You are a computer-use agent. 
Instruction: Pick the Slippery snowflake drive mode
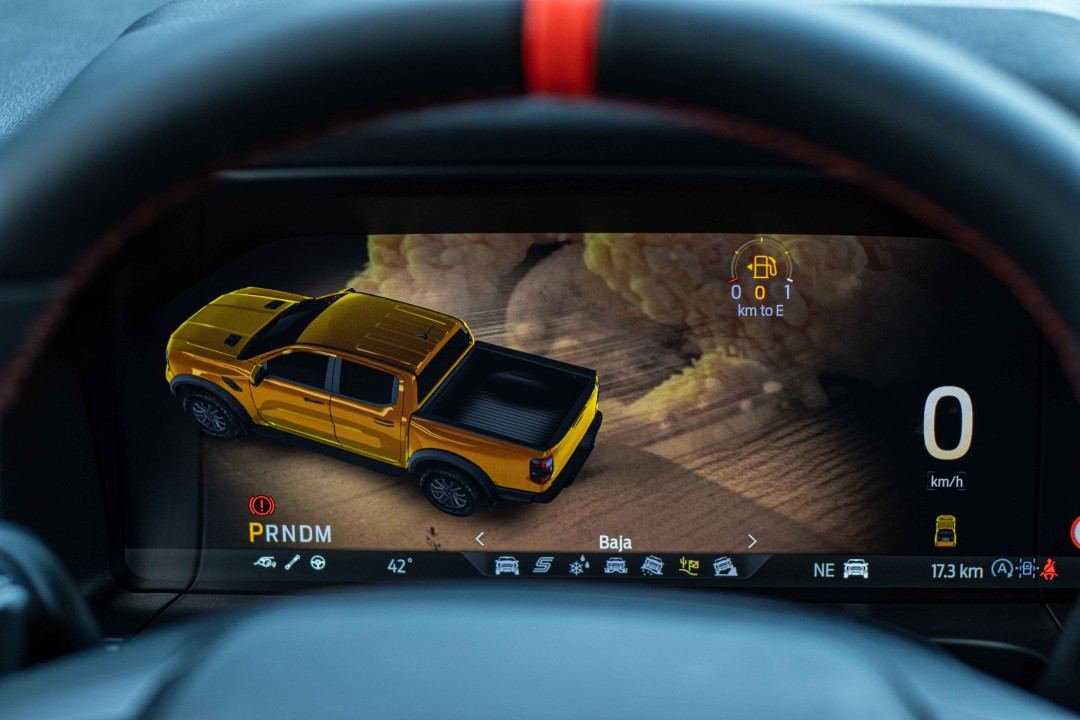(x=579, y=567)
